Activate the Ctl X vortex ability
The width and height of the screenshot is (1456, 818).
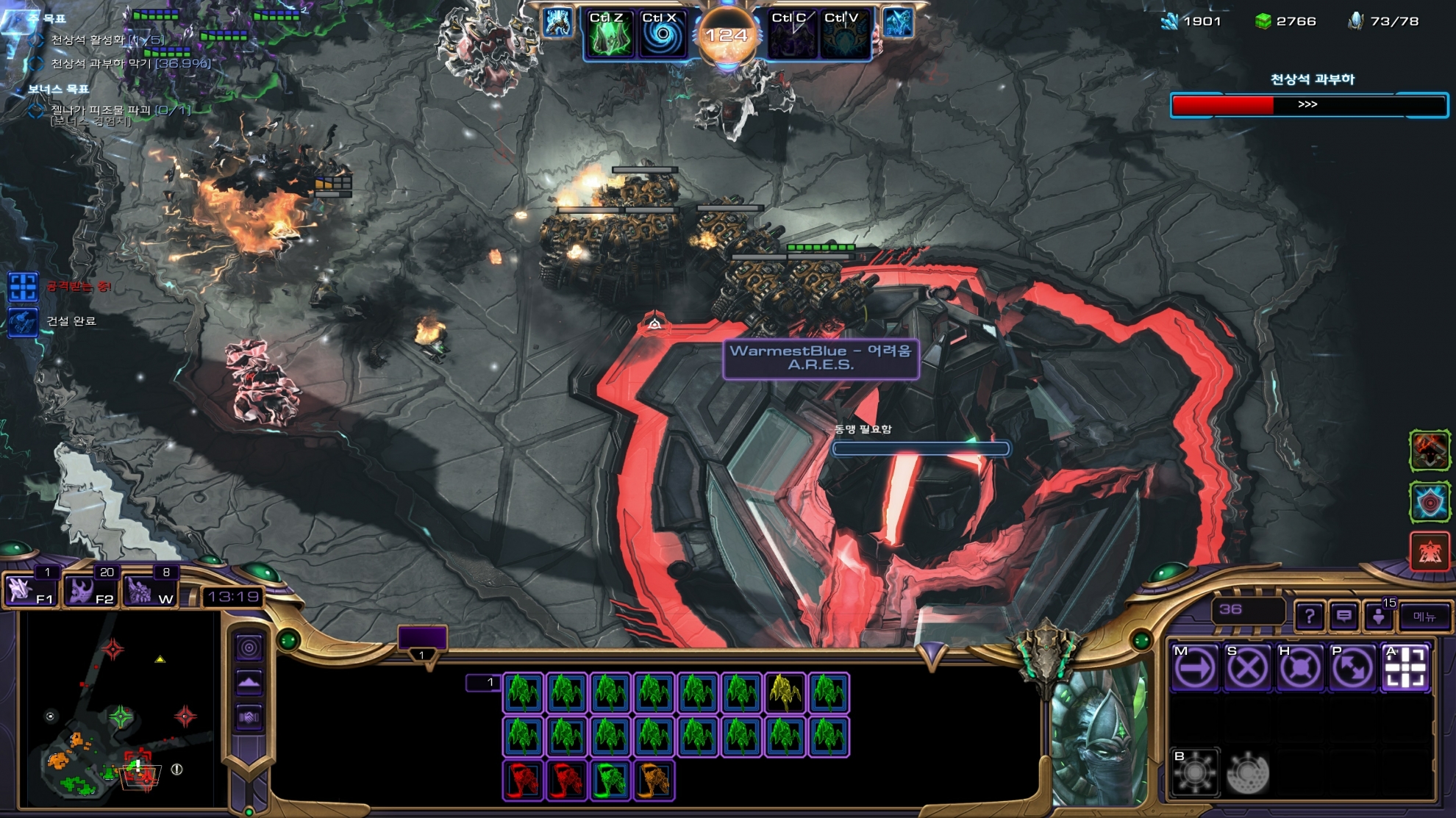point(662,35)
